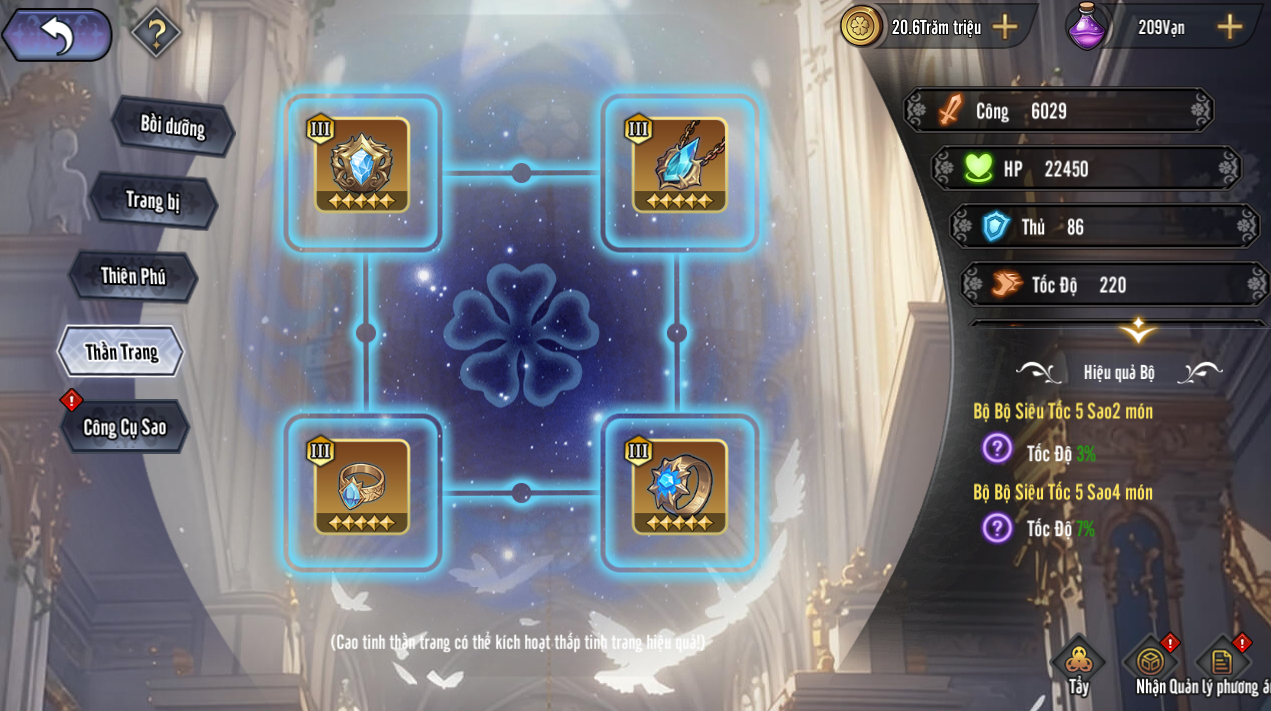Select the blue gem ring slot
The height and width of the screenshot is (711, 1271).
click(362, 487)
